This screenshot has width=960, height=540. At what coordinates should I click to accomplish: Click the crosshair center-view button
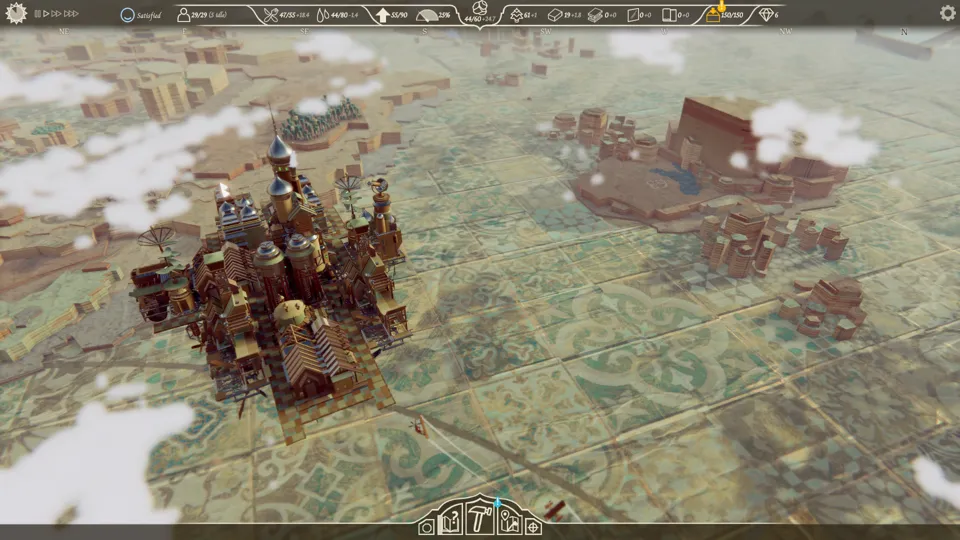(533, 527)
